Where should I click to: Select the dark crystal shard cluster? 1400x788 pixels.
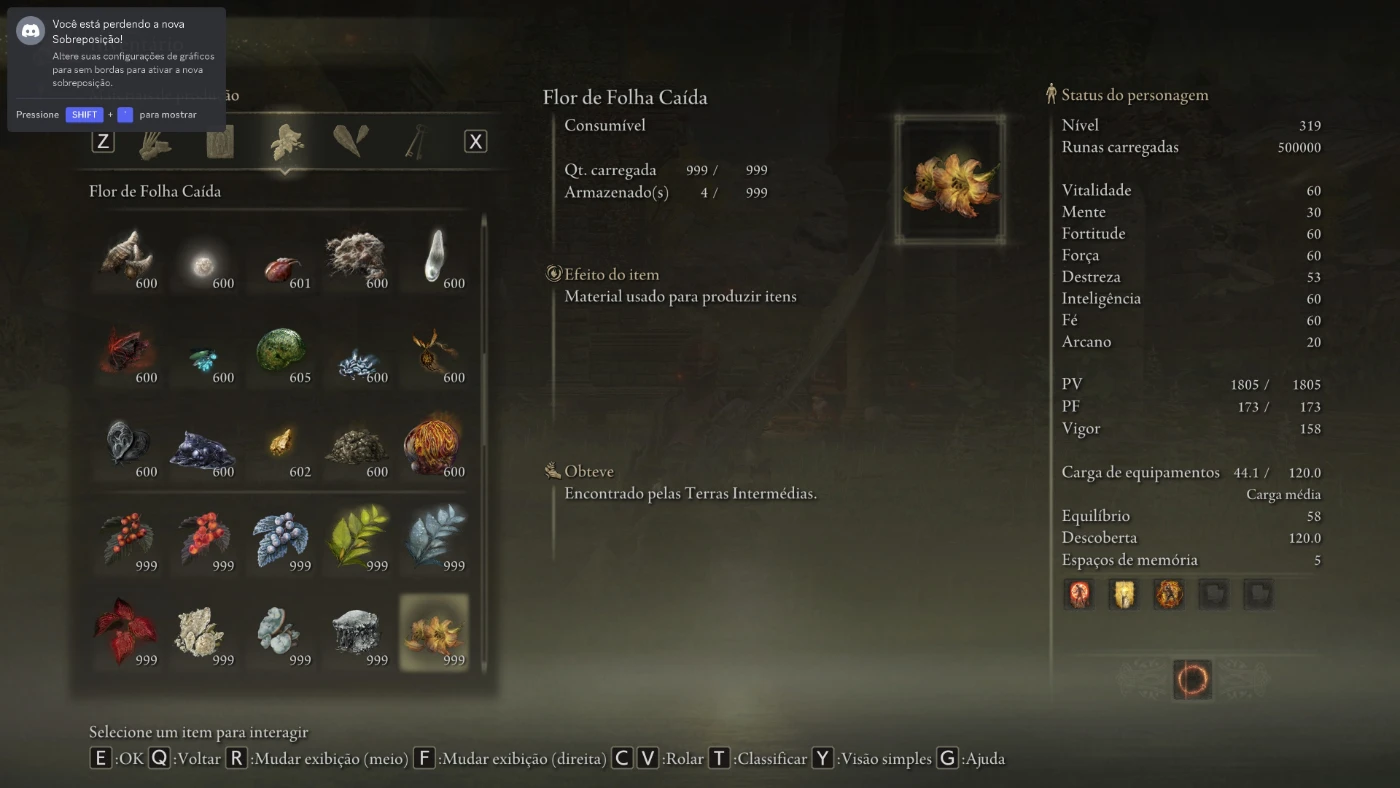pos(203,450)
